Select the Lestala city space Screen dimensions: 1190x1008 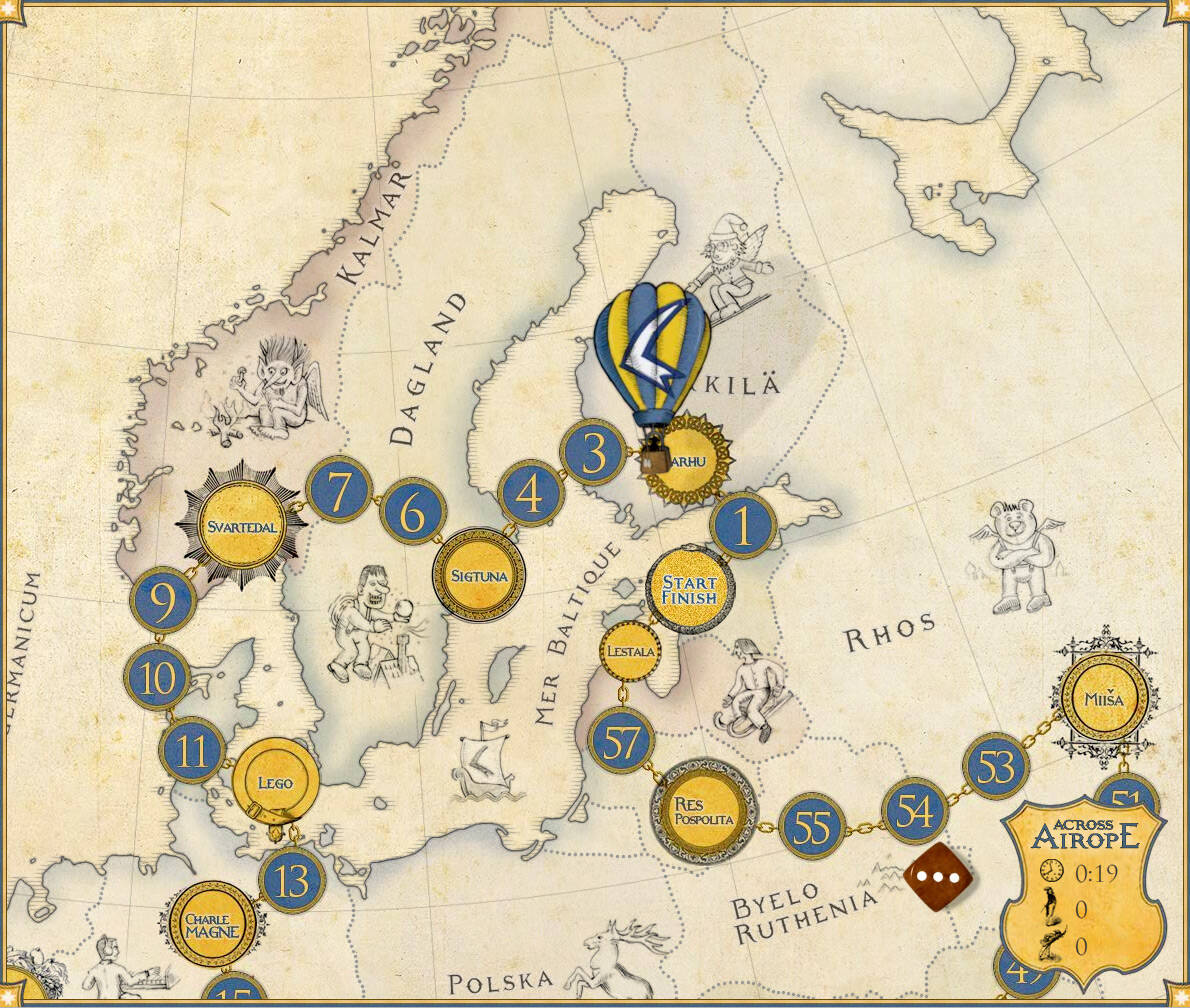pyautogui.click(x=631, y=652)
